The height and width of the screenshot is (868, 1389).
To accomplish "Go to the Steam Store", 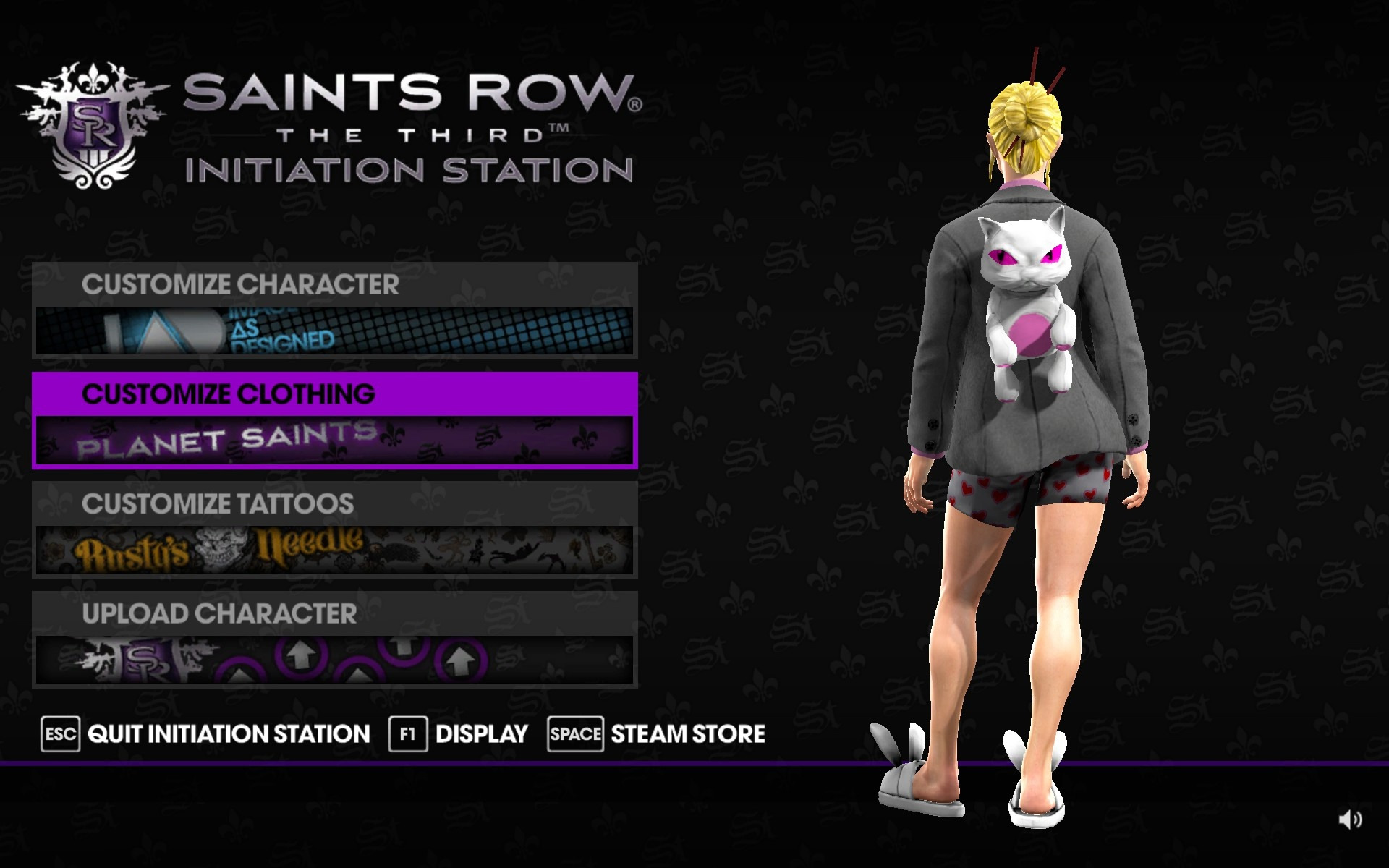I will tap(656, 734).
